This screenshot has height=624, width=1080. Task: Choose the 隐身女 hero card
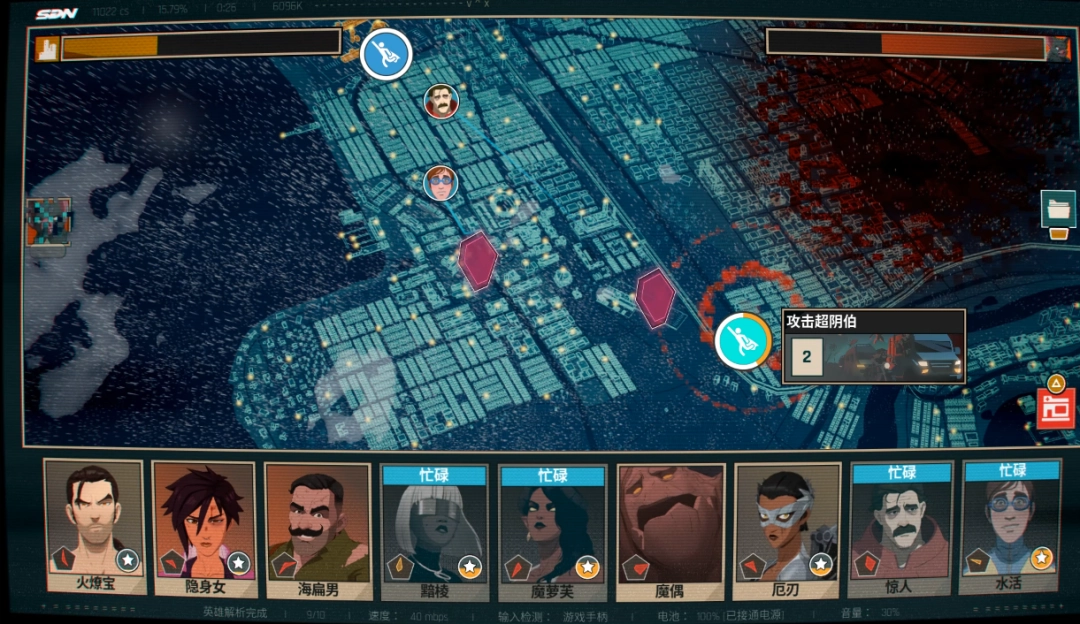(204, 527)
